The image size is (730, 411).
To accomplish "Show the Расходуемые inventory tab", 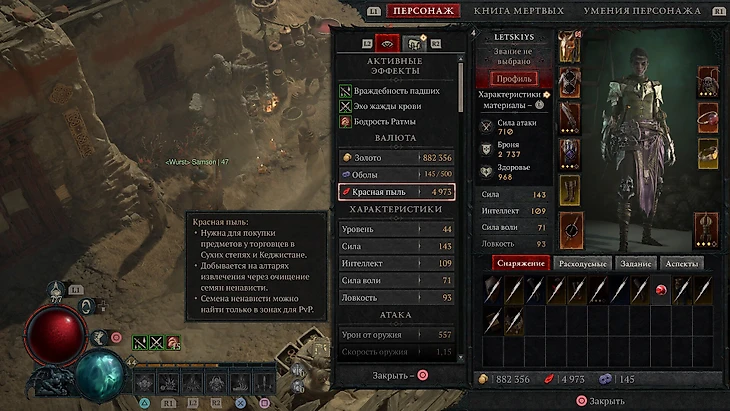I will (x=581, y=264).
